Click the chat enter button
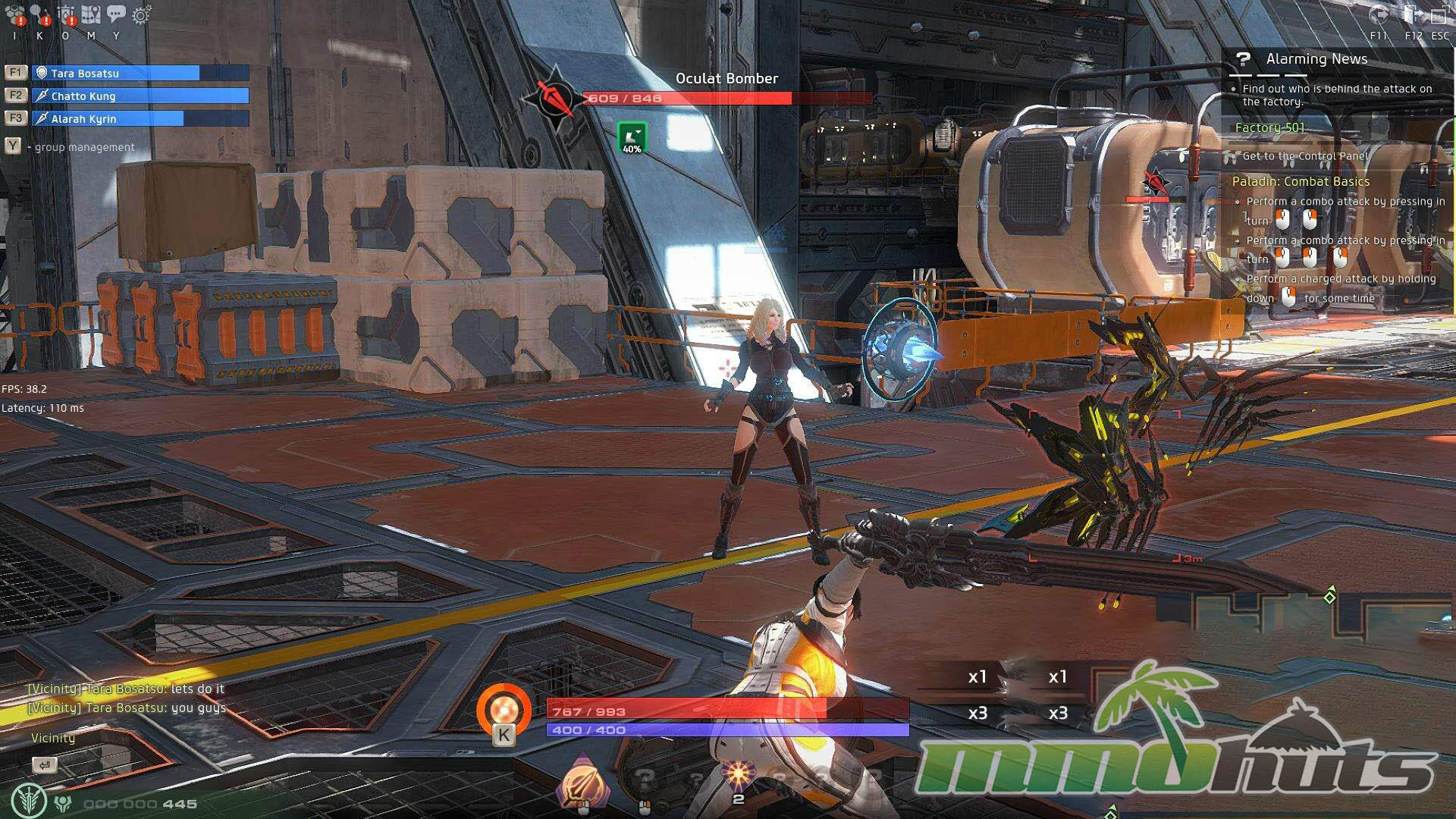 coord(45,764)
